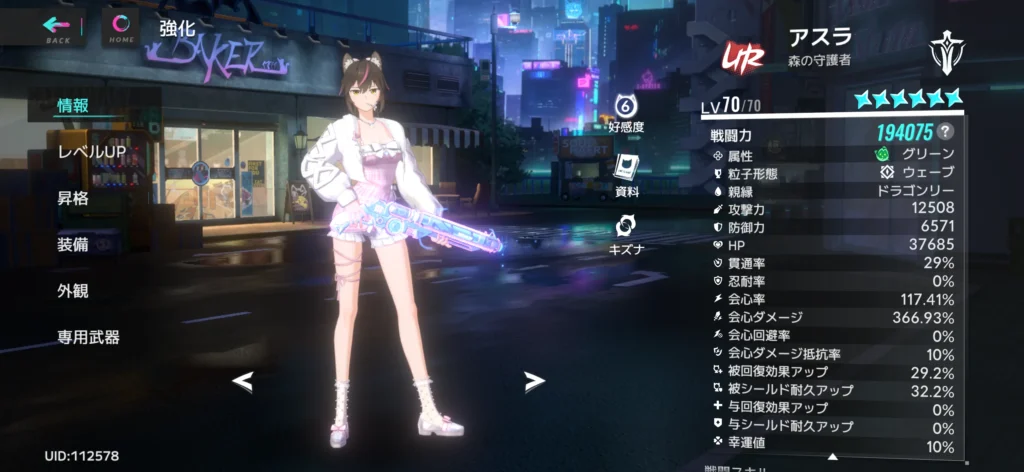
Task: Show the 外観 appearance tab
Action: pos(73,290)
